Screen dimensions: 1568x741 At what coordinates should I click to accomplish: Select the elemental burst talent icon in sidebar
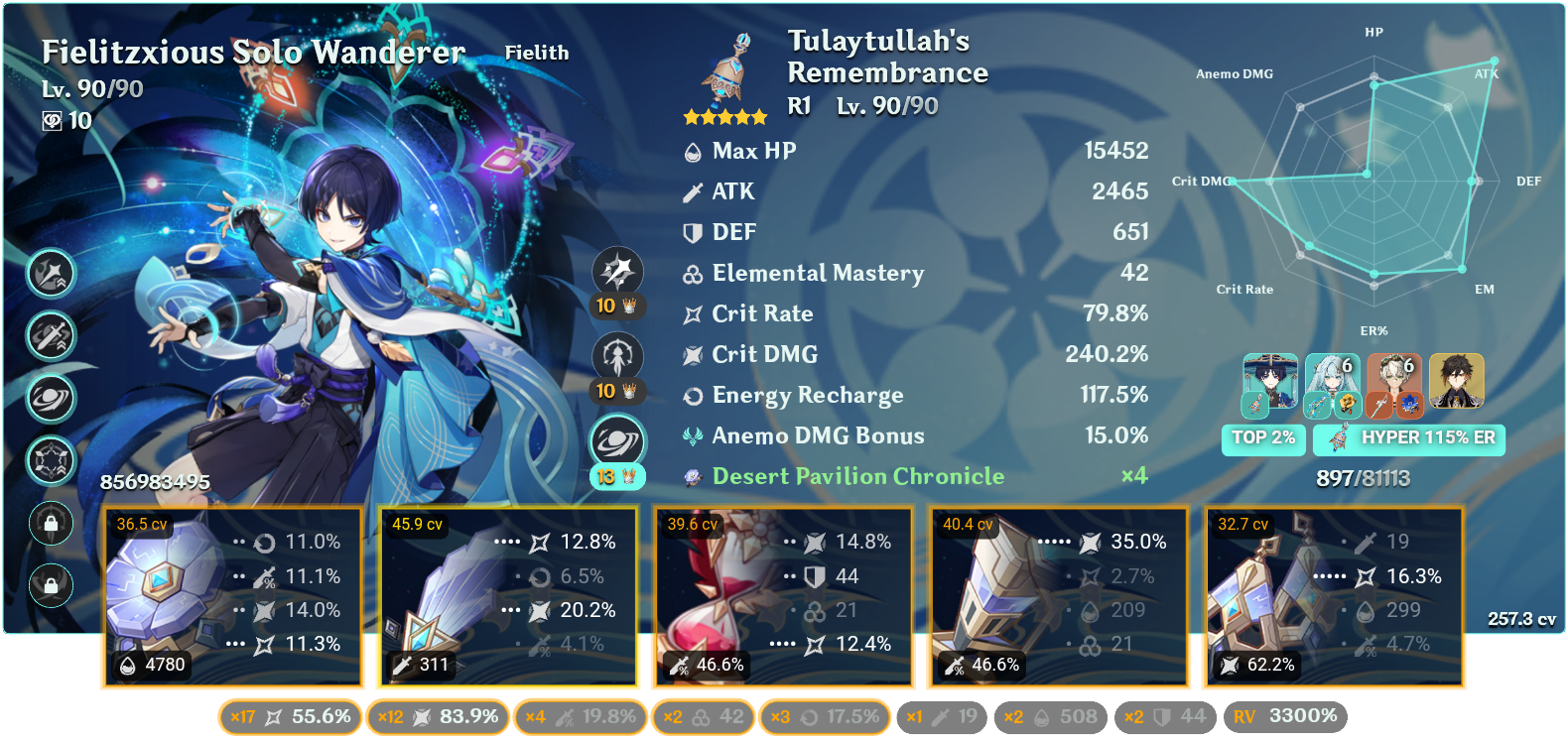[x=51, y=399]
